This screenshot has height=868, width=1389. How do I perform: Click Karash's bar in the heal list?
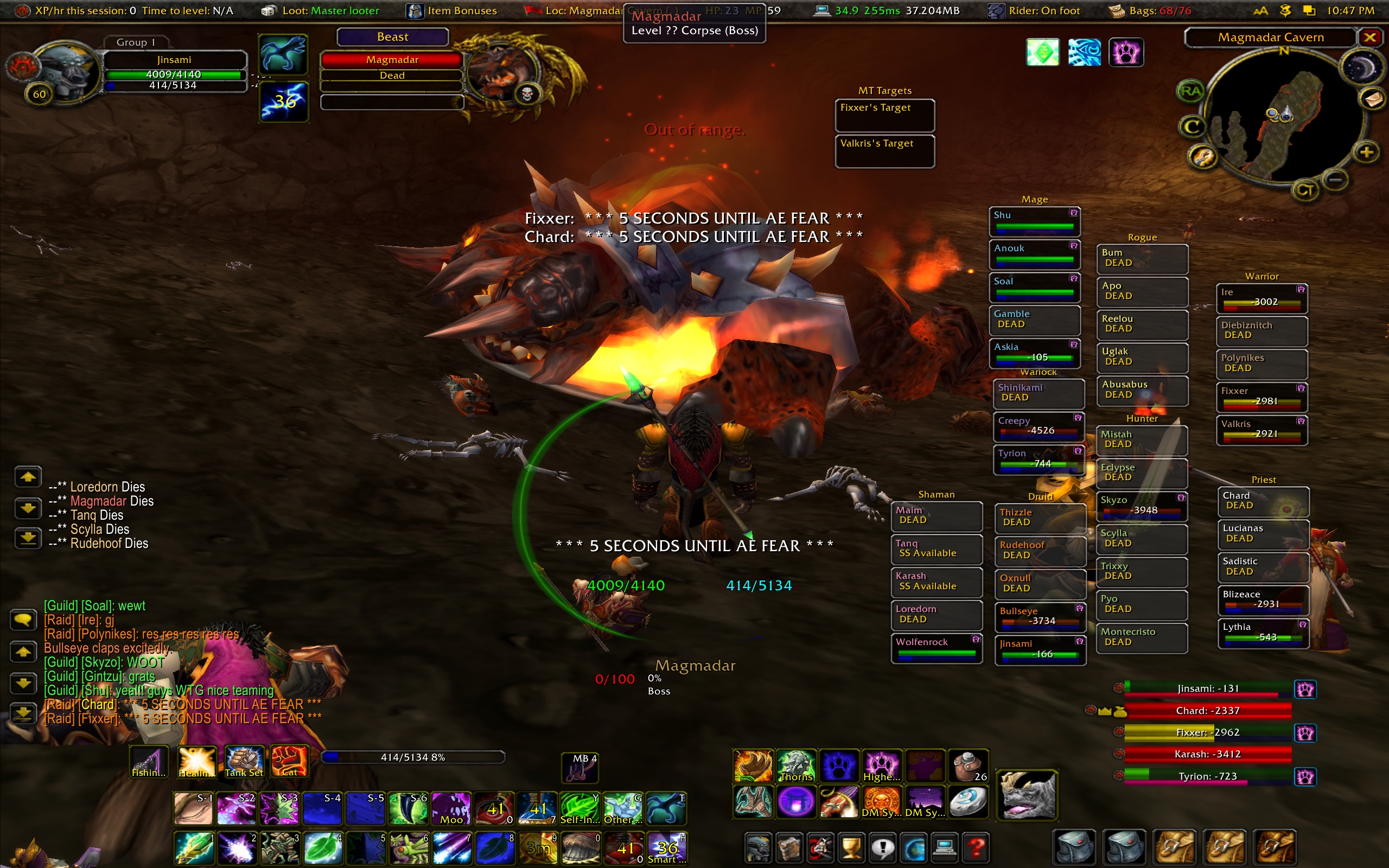1207,754
